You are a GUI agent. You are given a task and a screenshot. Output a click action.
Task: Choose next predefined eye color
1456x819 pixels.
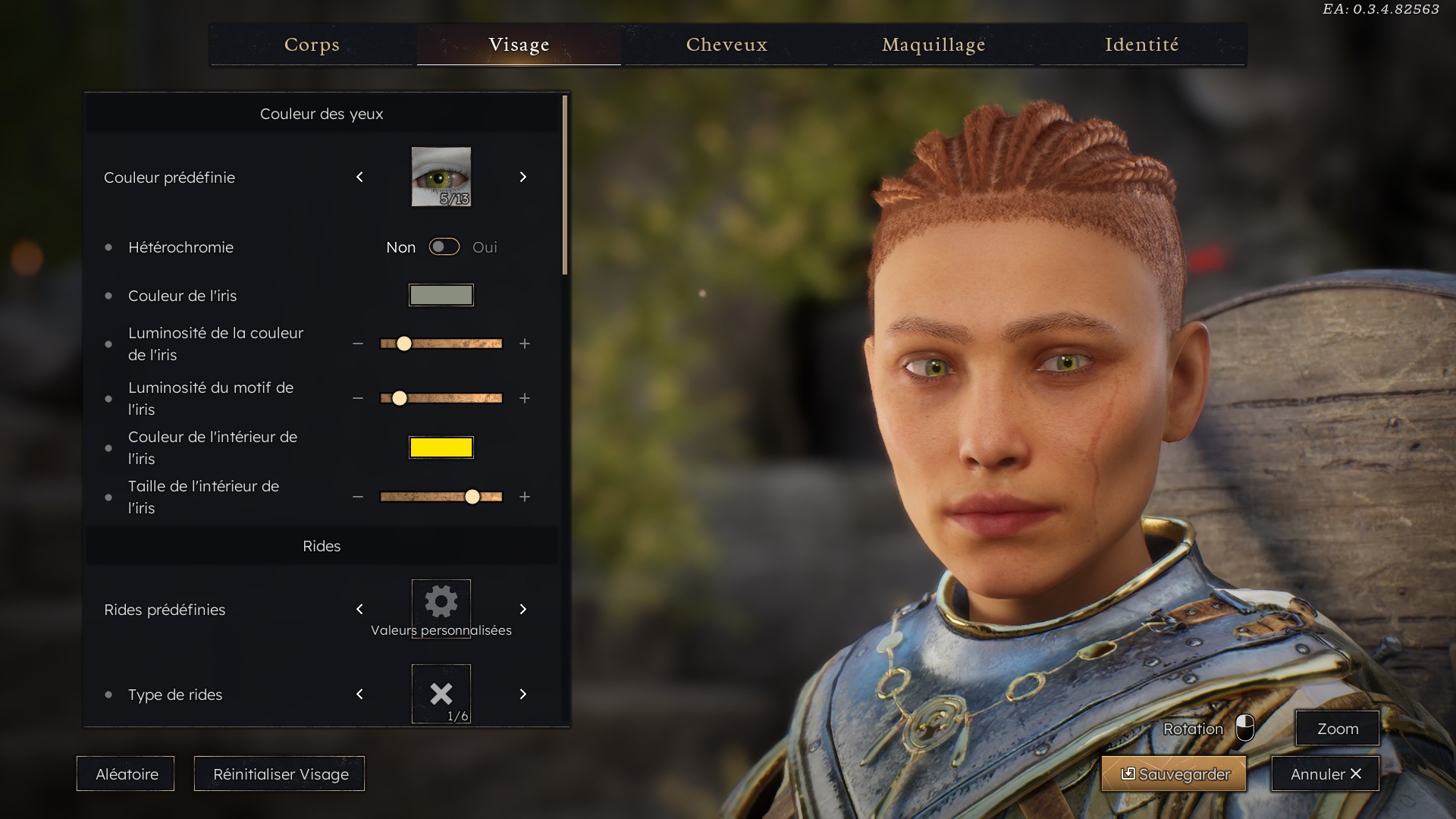[523, 177]
